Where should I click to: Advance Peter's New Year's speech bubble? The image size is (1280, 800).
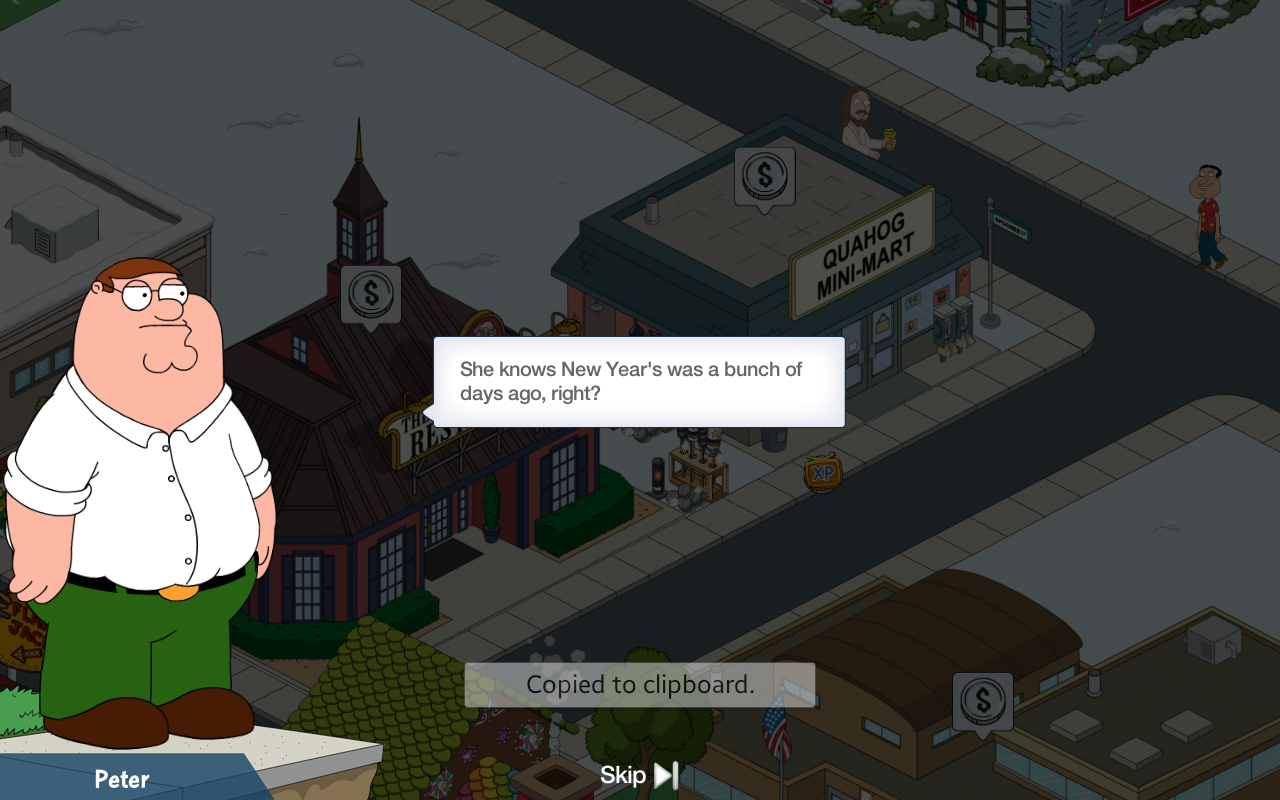click(x=640, y=382)
